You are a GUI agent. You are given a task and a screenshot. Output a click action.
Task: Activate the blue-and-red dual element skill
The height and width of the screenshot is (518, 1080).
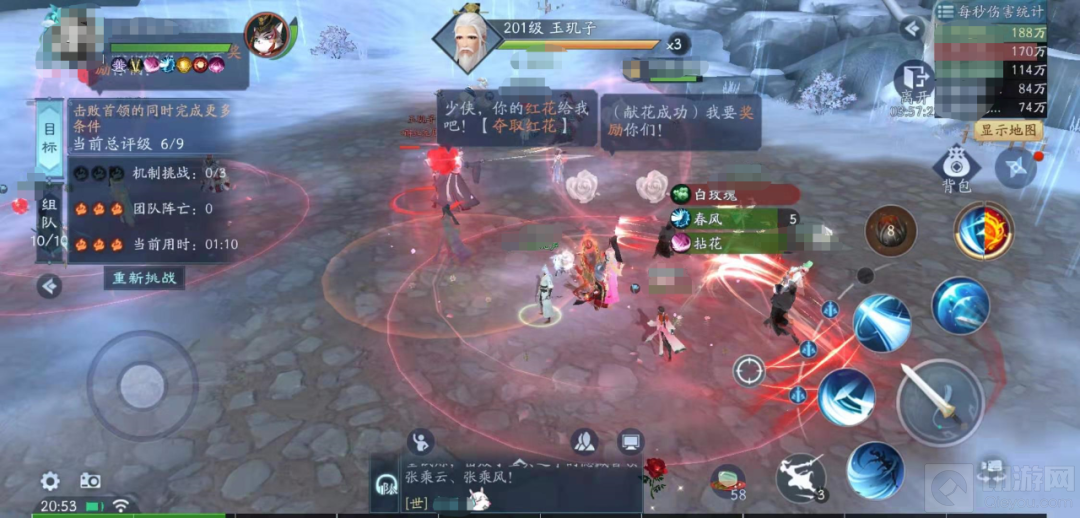click(984, 232)
